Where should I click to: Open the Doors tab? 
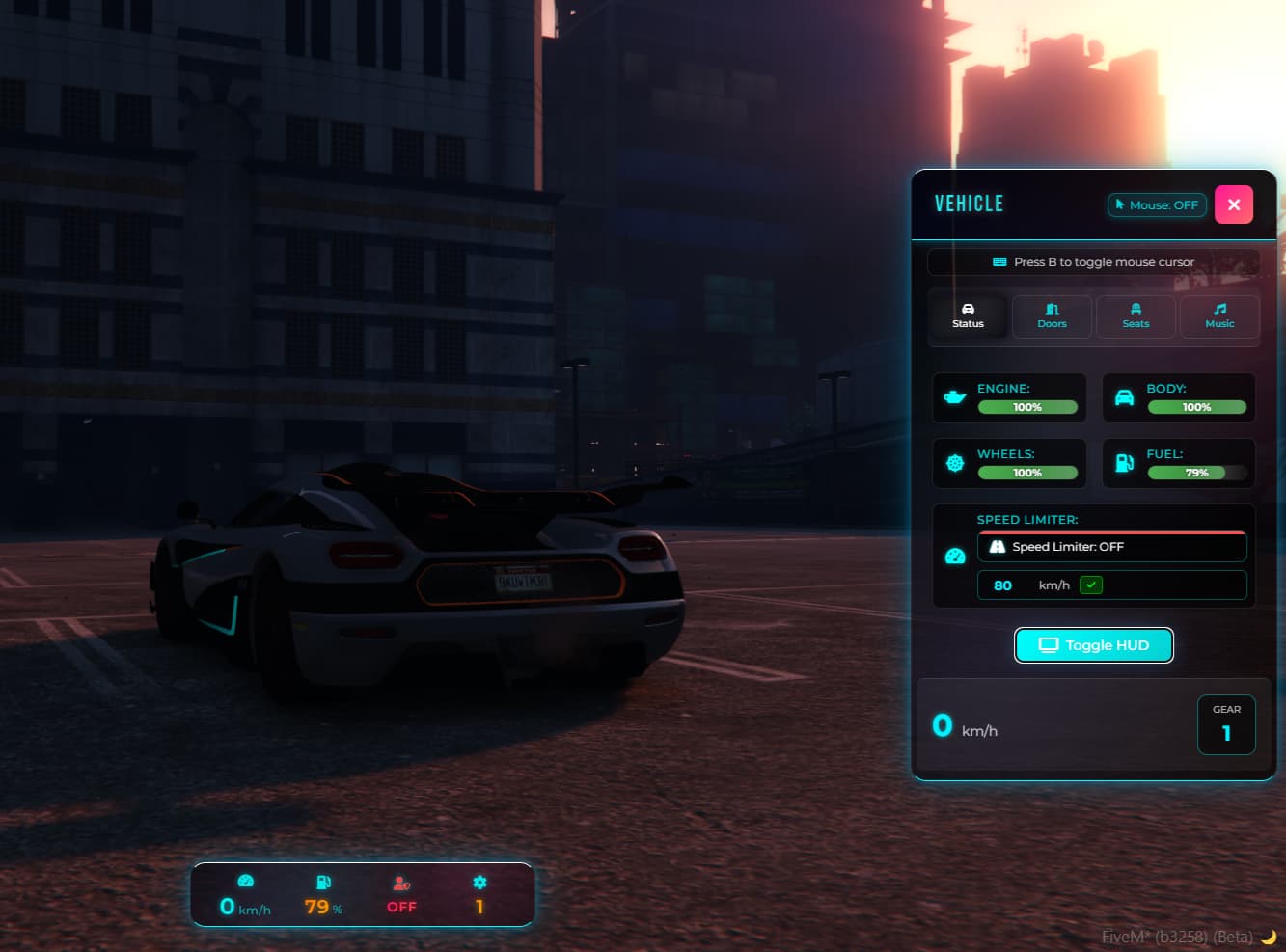pyautogui.click(x=1052, y=315)
